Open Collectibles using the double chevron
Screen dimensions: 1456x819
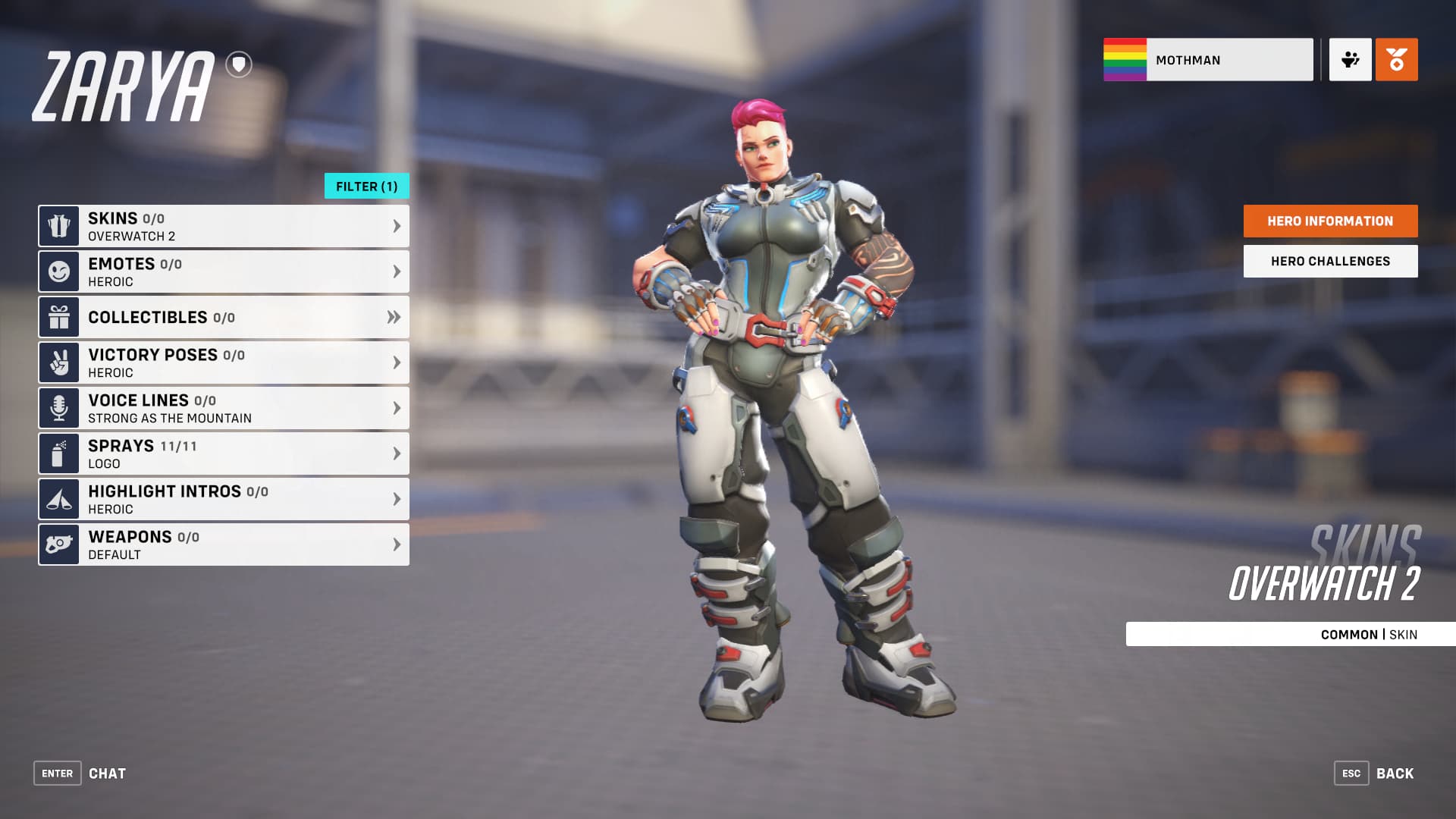point(394,318)
